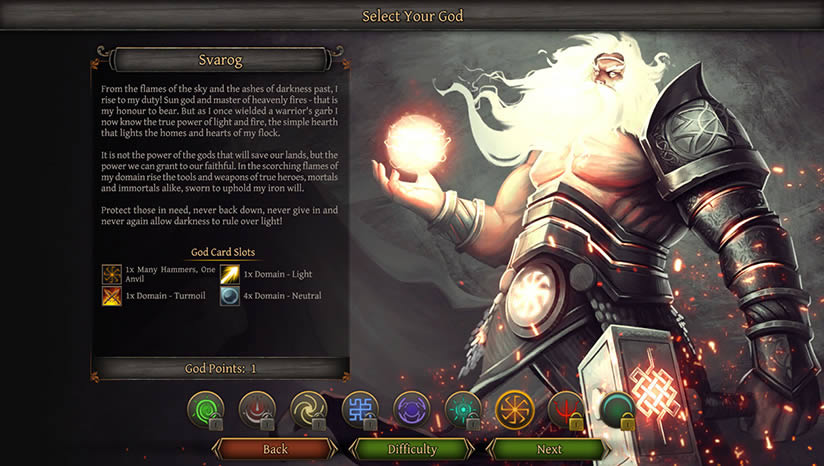This screenshot has width=824, height=466.
Task: Inspect the Domain - Neutral card slot
Action: [x=230, y=296]
